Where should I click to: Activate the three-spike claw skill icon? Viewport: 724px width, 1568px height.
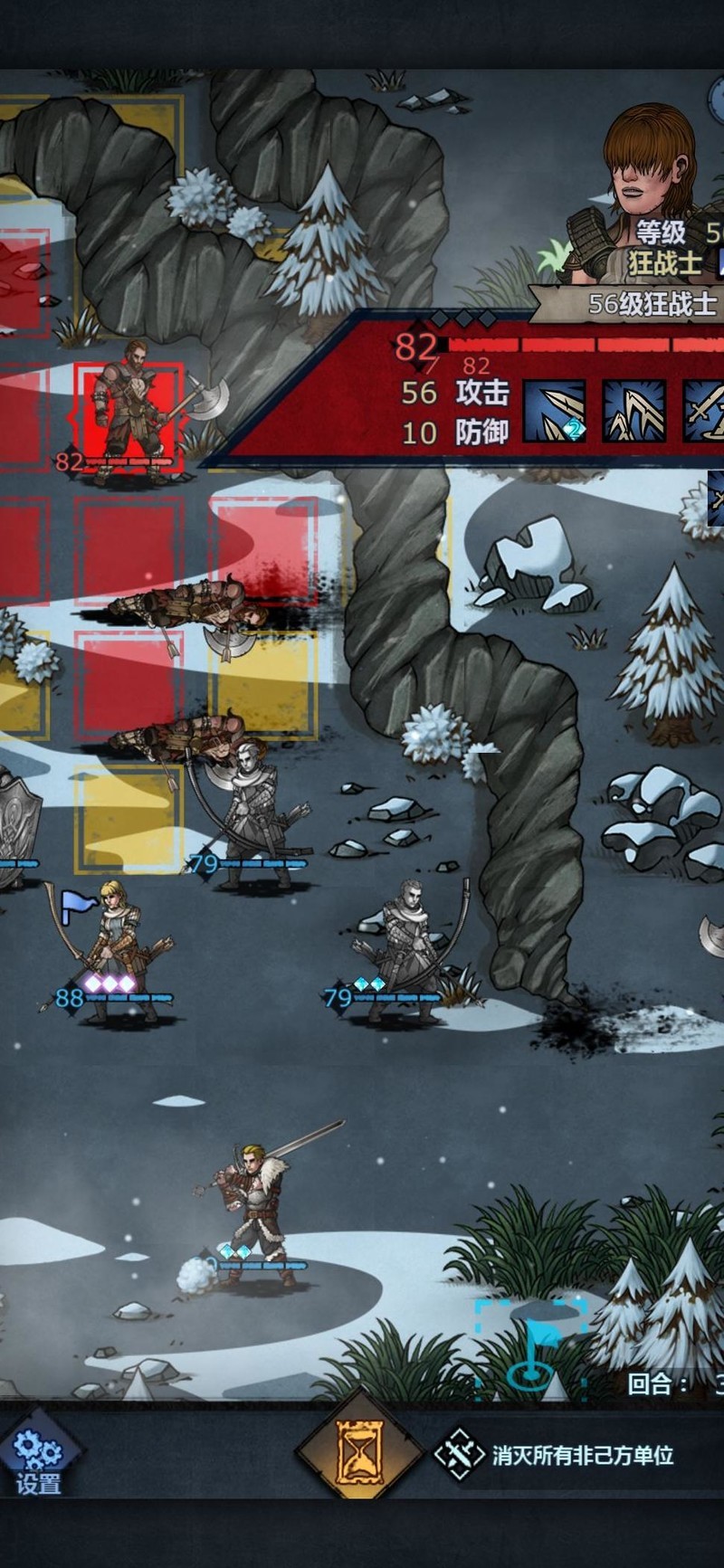(x=633, y=411)
